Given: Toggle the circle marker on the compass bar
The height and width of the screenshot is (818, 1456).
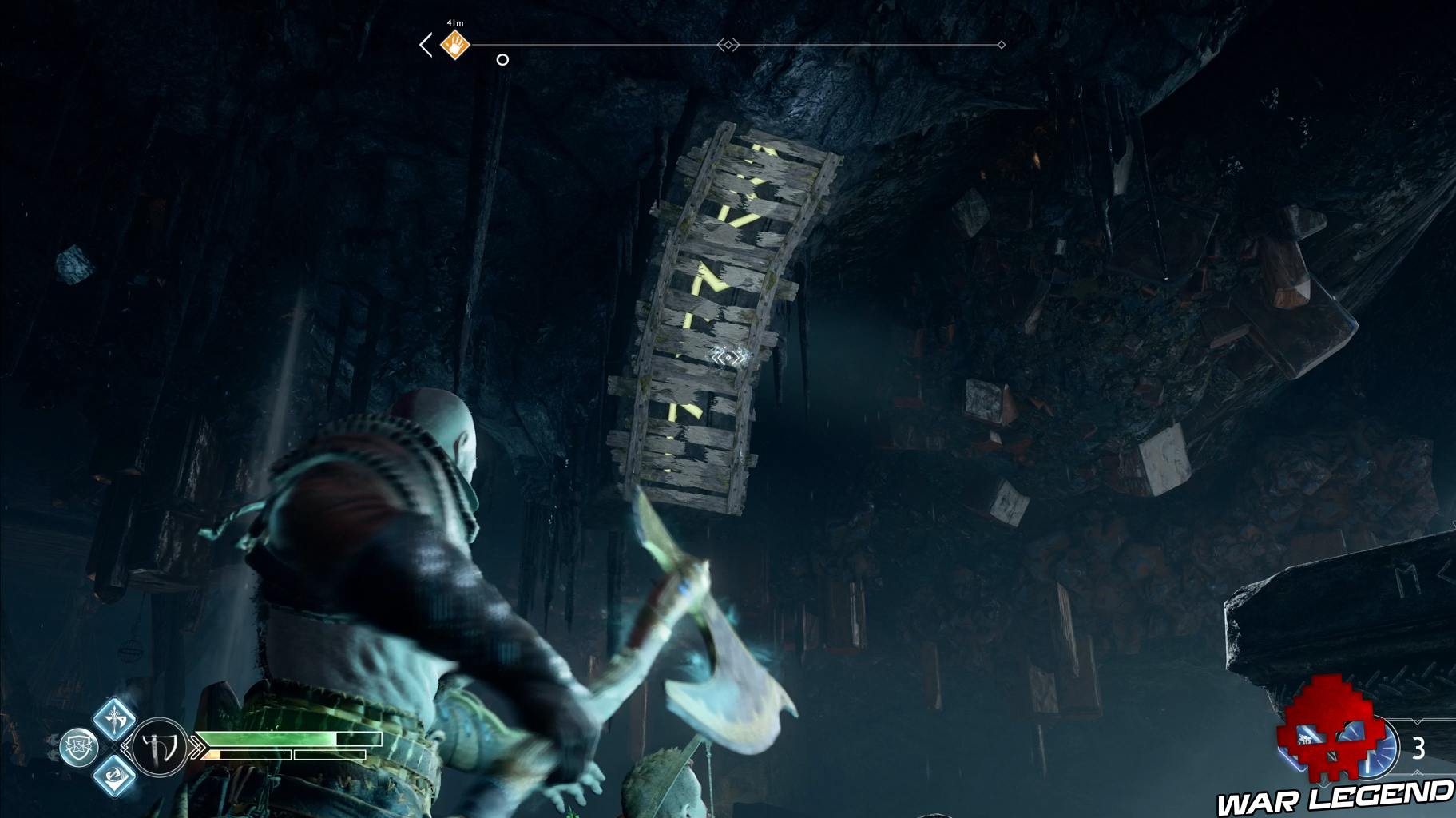Looking at the screenshot, I should pyautogui.click(x=502, y=60).
